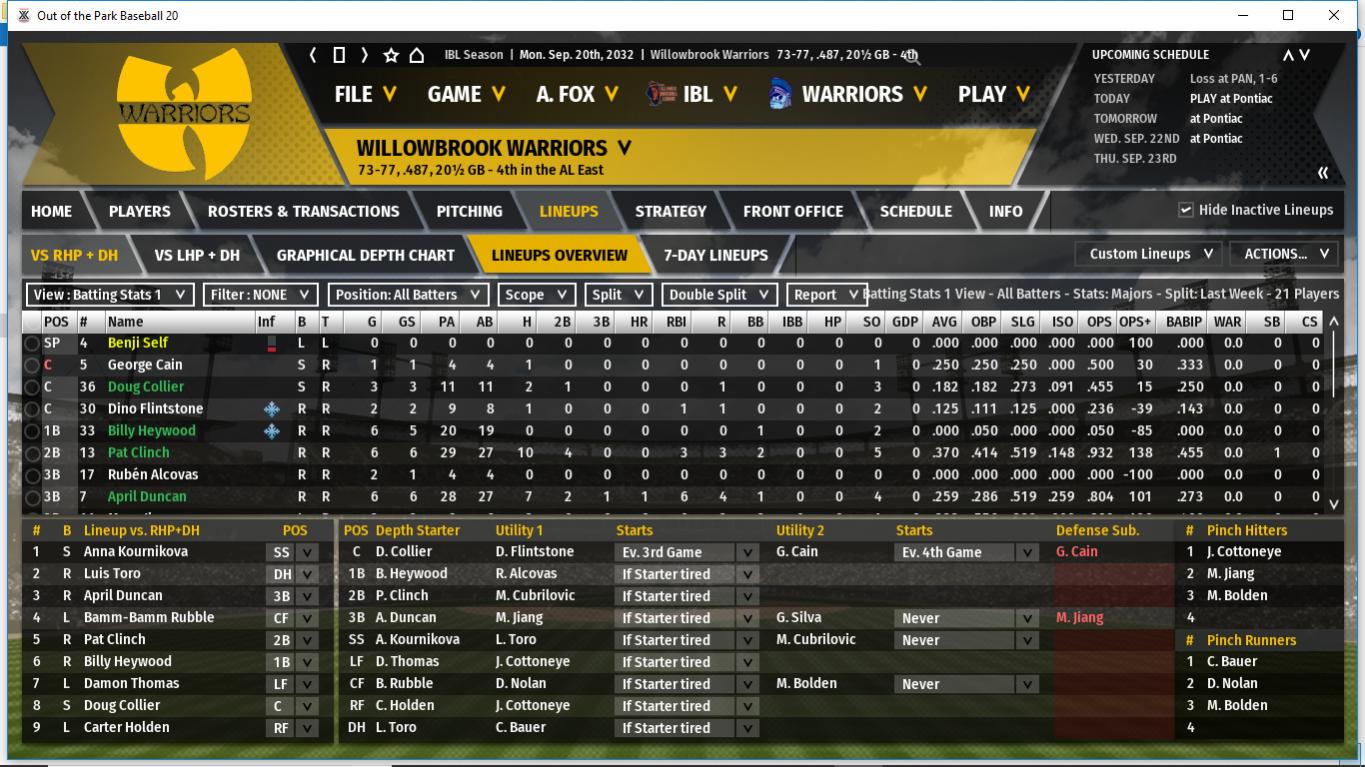Close the Out of the Park Baseball window
The height and width of the screenshot is (767, 1365).
[x=1334, y=15]
